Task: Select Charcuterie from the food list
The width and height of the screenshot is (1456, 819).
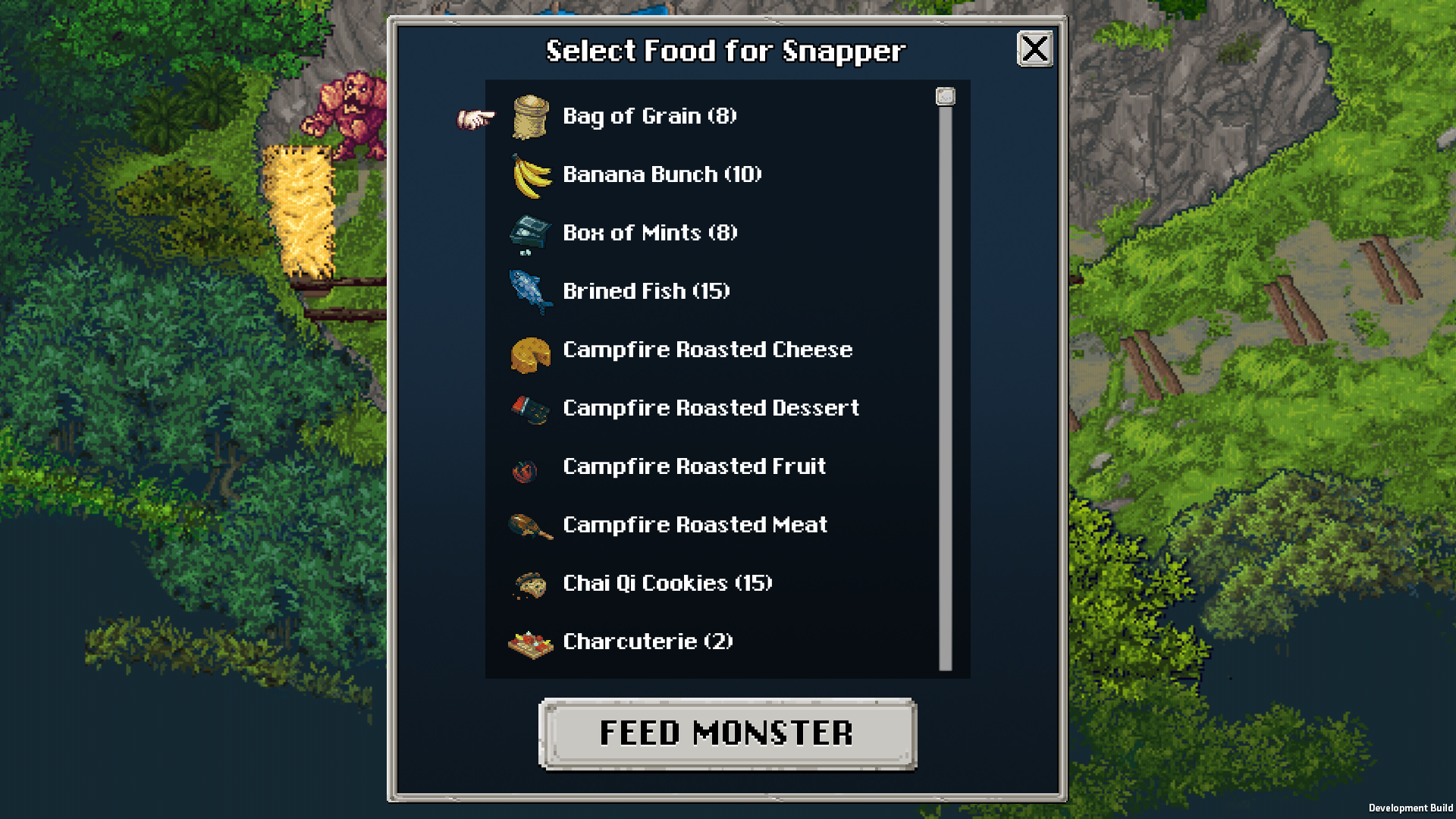Action: [x=647, y=642]
